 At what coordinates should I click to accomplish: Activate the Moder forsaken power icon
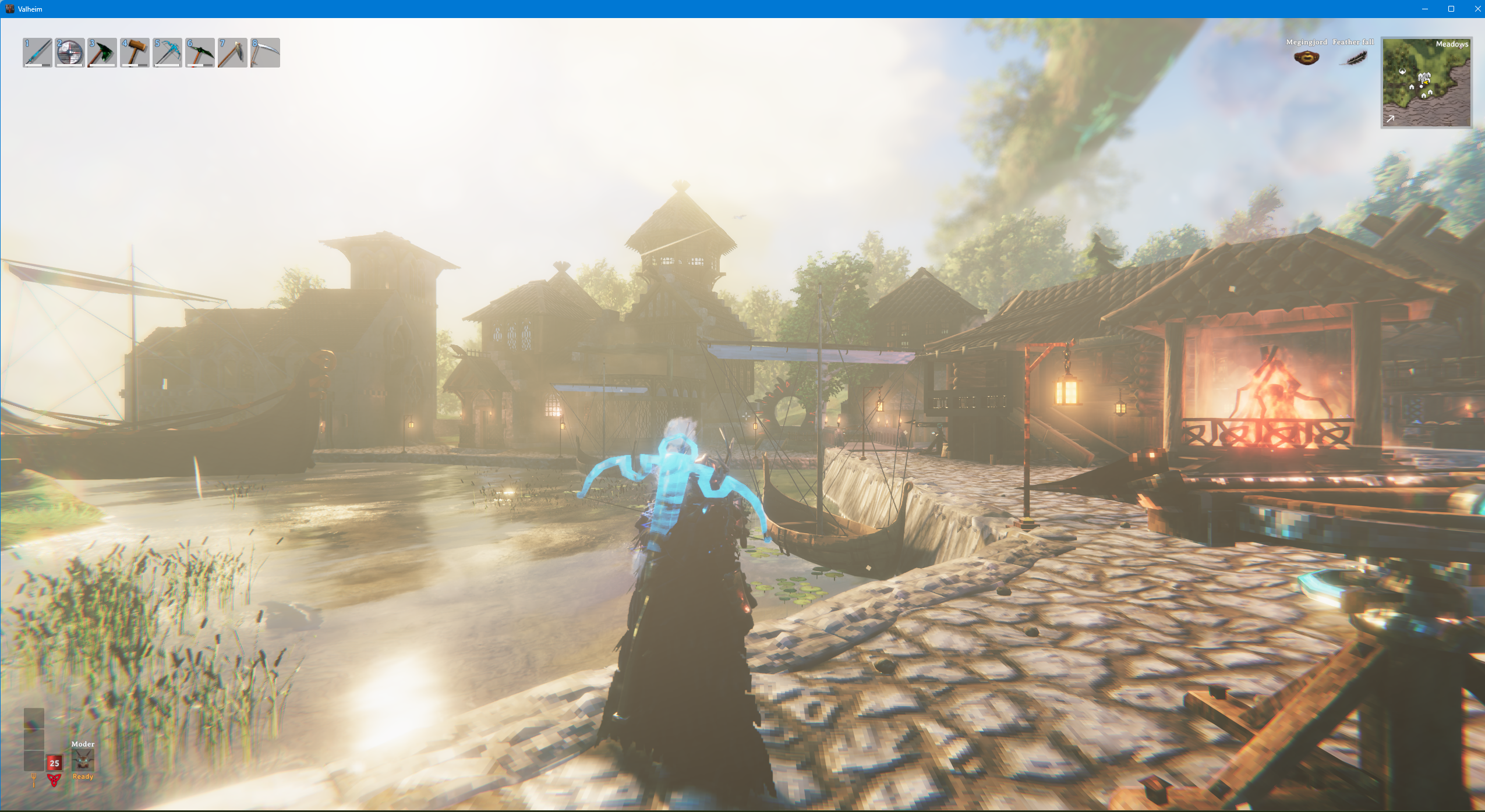[x=83, y=760]
